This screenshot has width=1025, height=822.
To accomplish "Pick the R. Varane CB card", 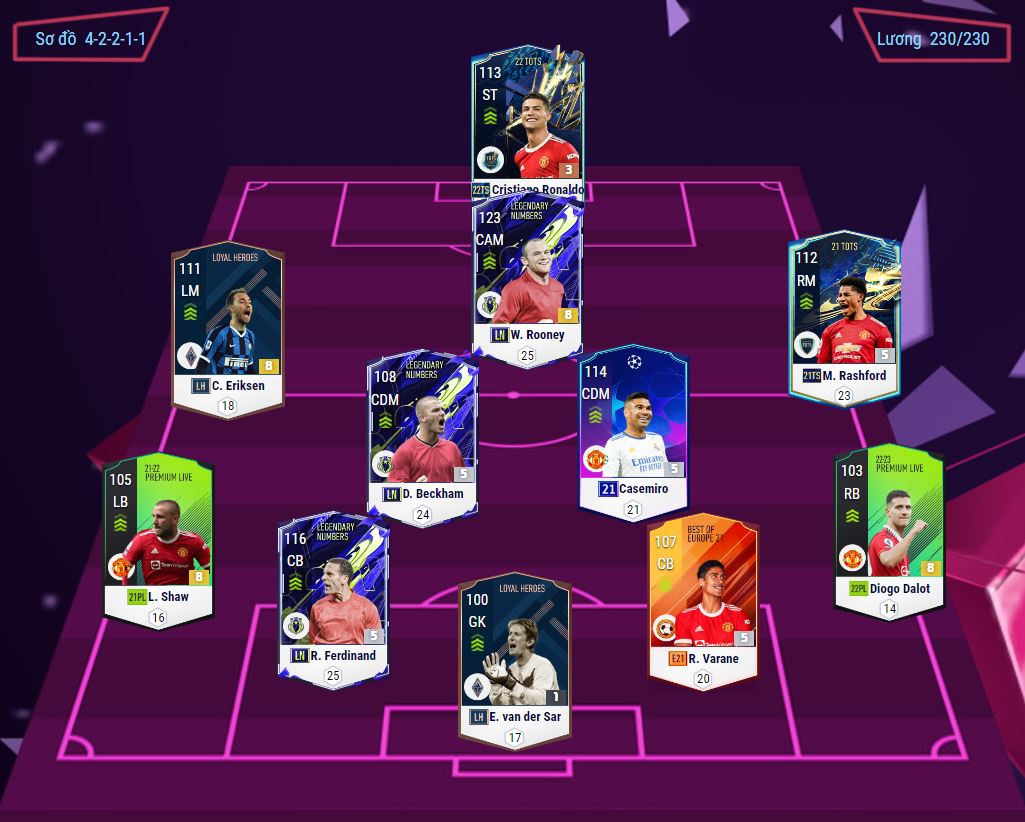I will click(x=701, y=598).
